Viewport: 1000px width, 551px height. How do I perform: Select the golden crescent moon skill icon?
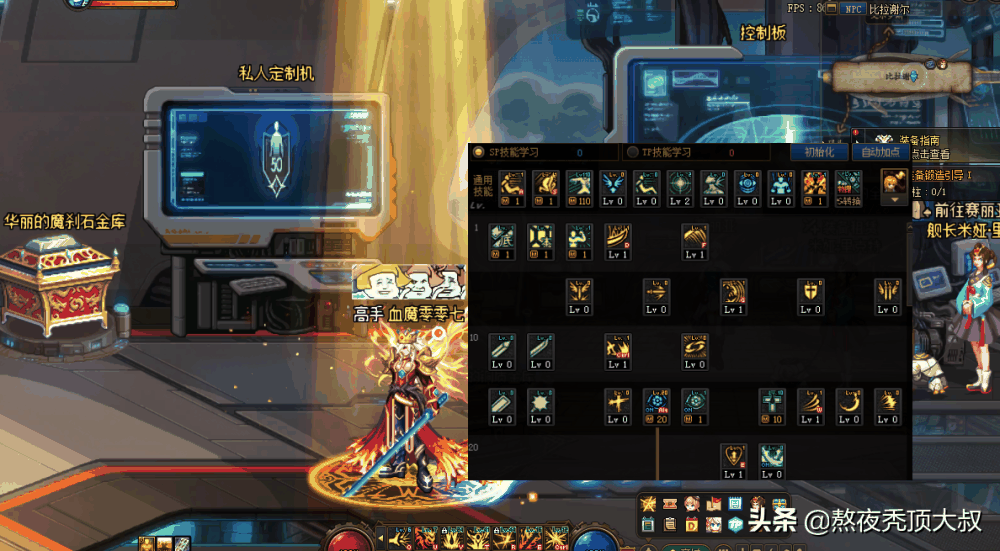(848, 402)
